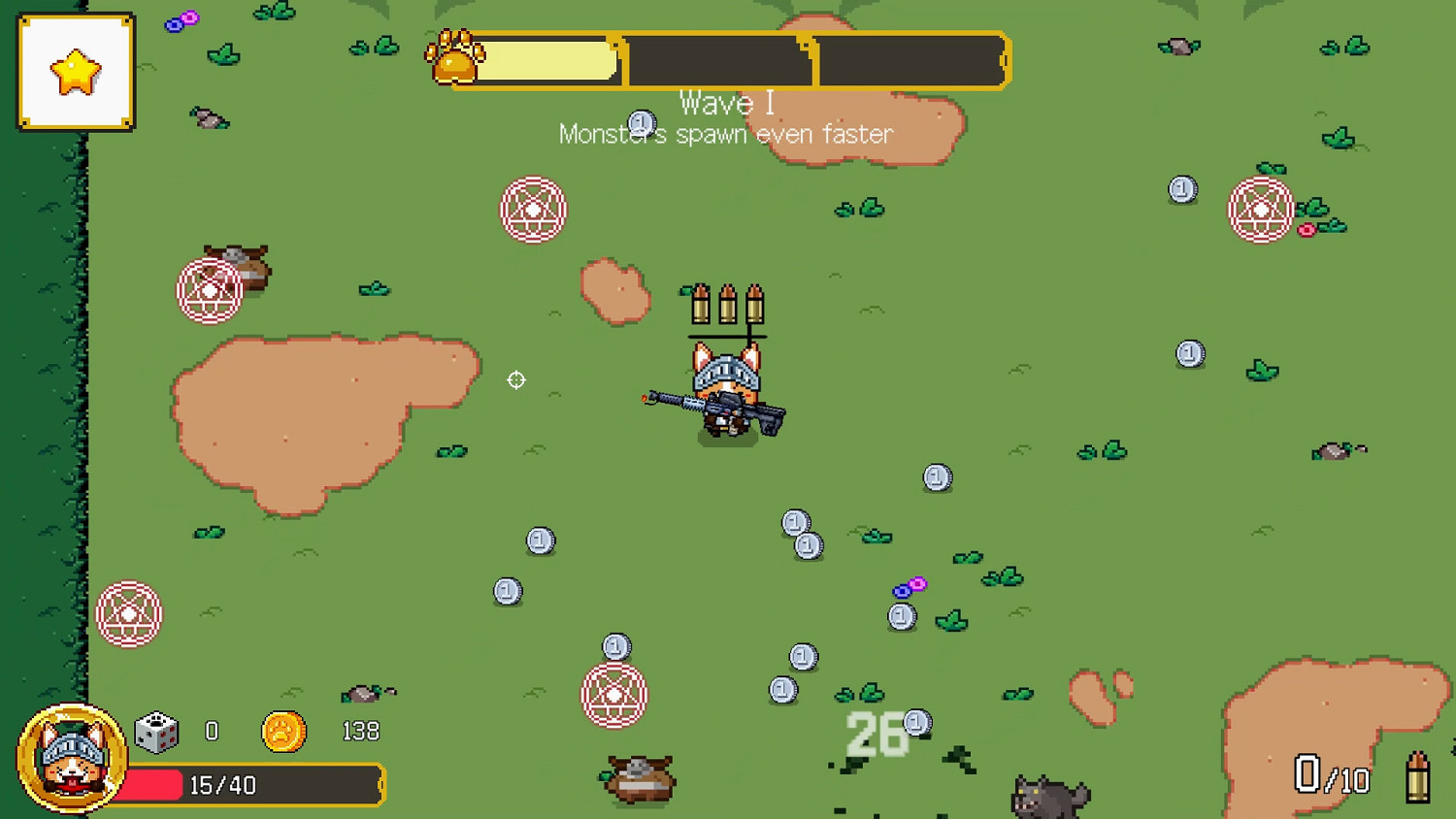Select the crosshair cursor on the field
The width and height of the screenshot is (1456, 819).
[x=516, y=379]
